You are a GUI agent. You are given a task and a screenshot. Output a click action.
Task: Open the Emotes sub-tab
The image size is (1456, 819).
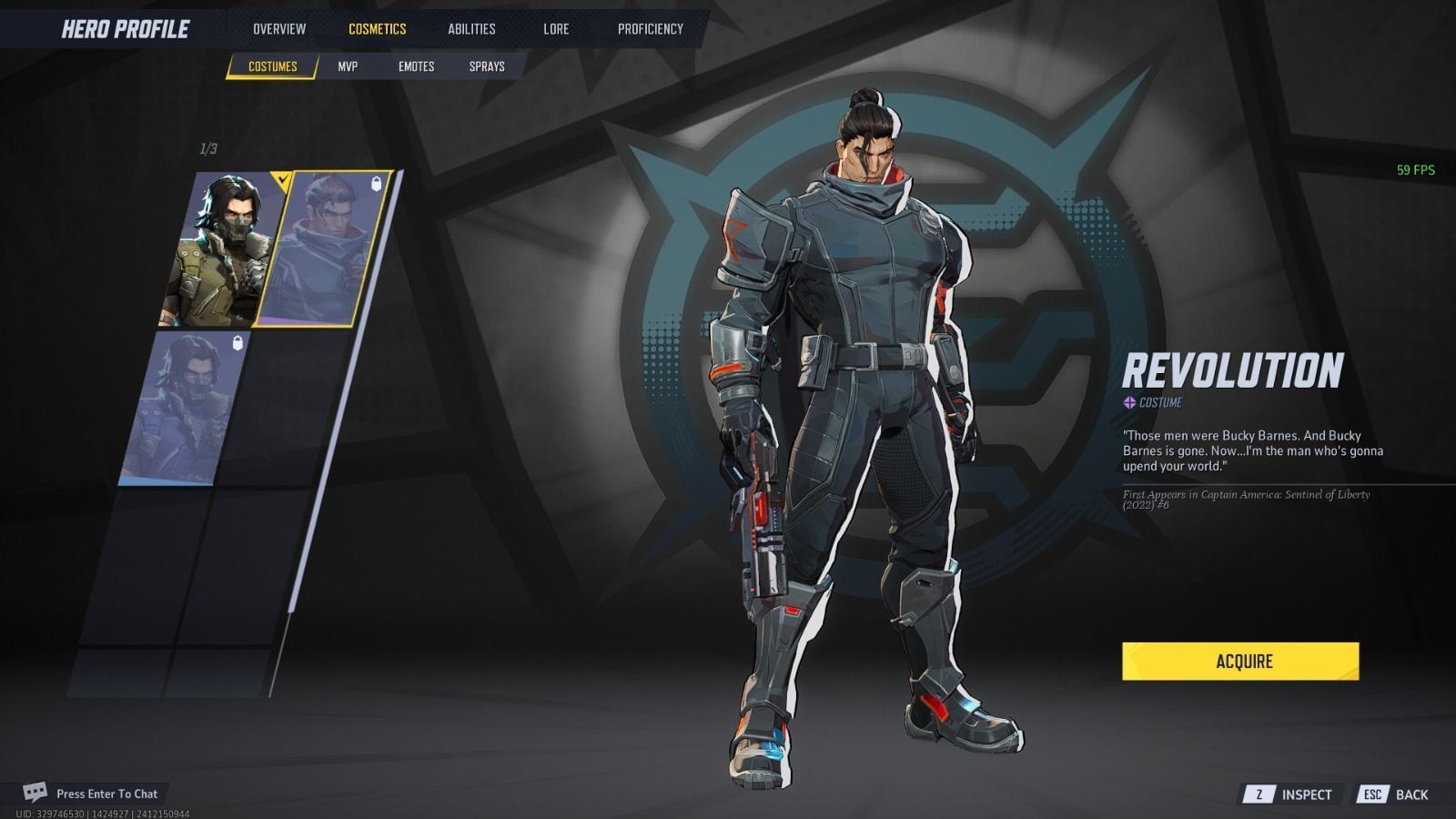(x=417, y=66)
